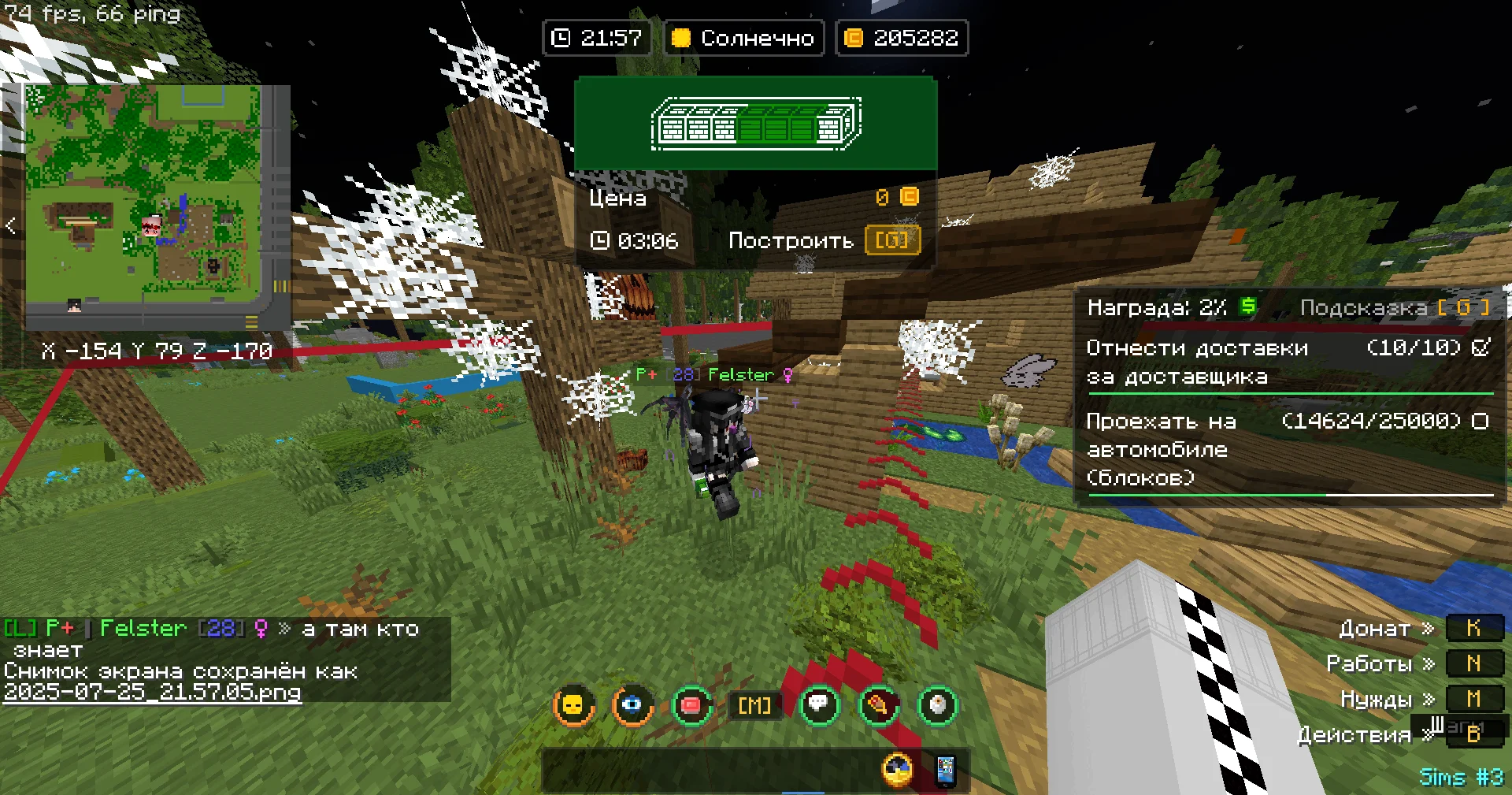
Task: Click the toilet paper hygiene icon
Action: [x=937, y=705]
